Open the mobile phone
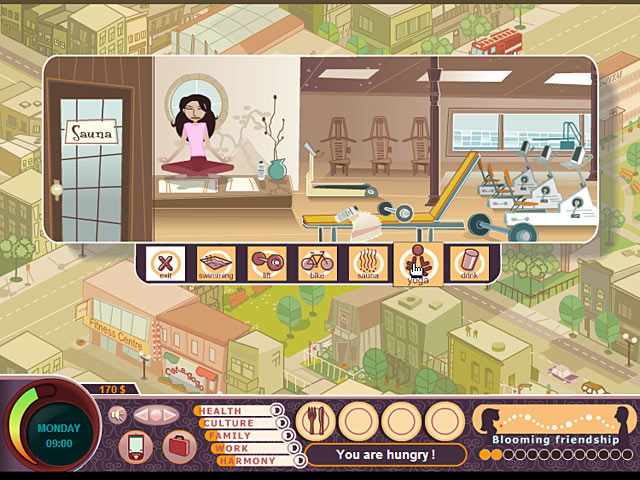The height and width of the screenshot is (480, 640). [x=134, y=445]
